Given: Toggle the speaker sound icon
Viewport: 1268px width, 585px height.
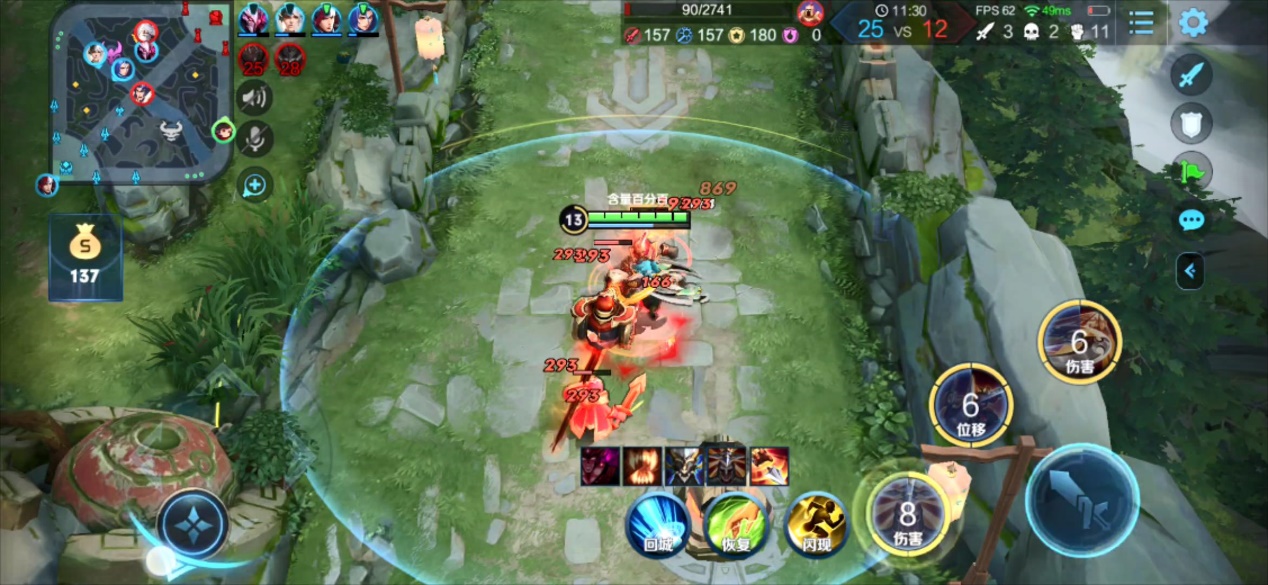Looking at the screenshot, I should click(x=255, y=97).
